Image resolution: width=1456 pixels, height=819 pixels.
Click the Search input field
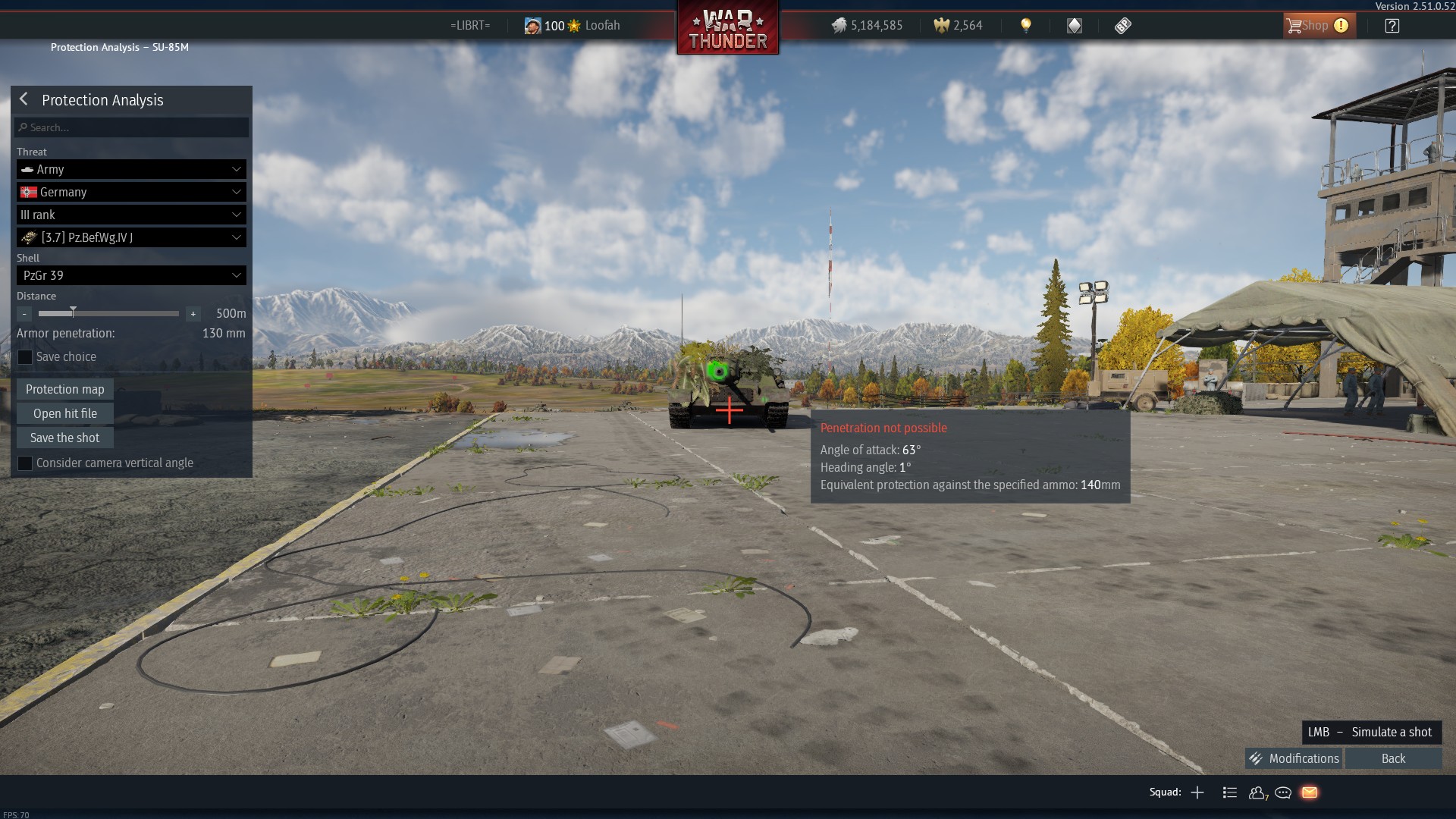coord(132,127)
